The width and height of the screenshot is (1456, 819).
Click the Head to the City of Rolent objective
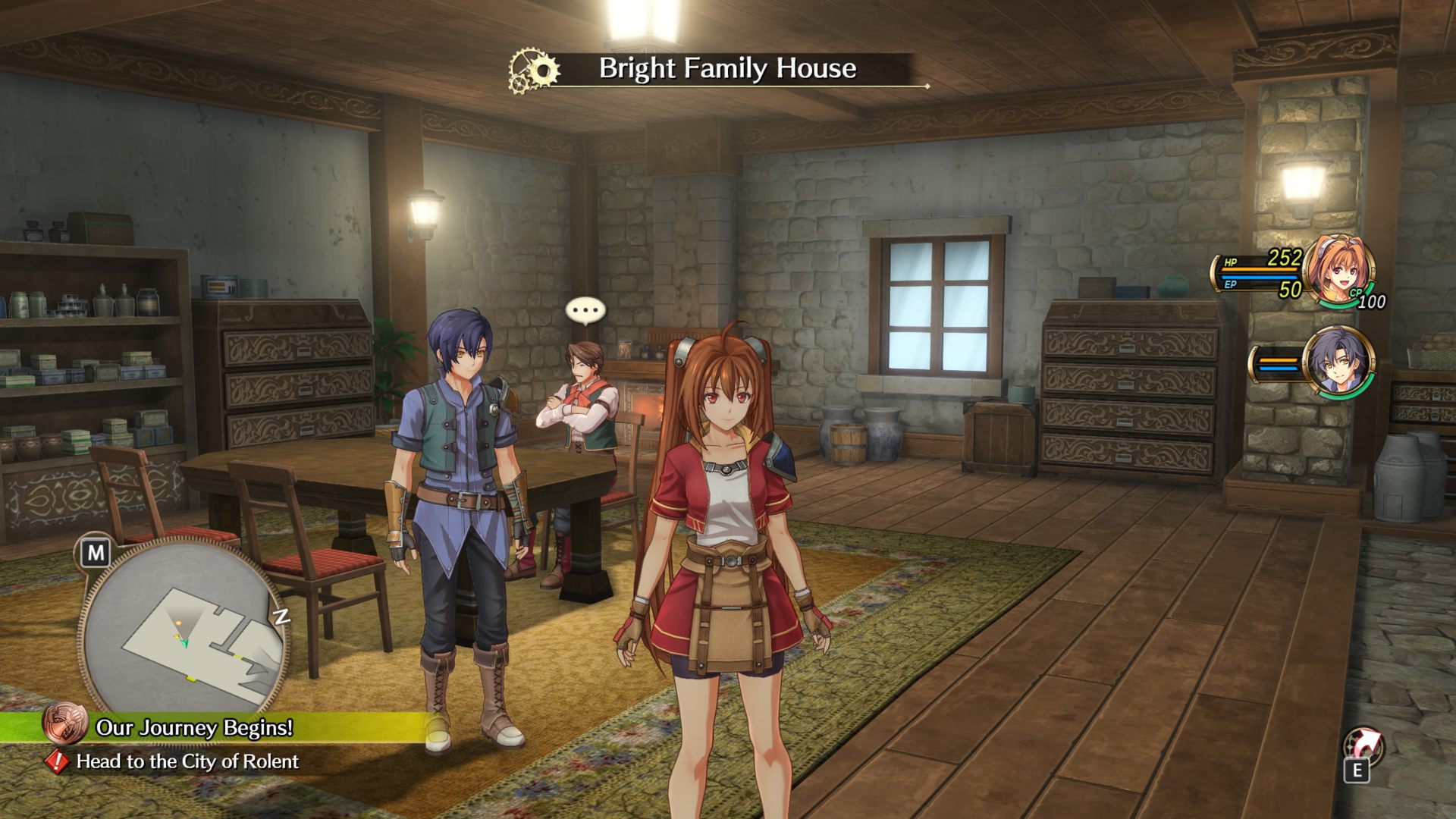[x=187, y=761]
